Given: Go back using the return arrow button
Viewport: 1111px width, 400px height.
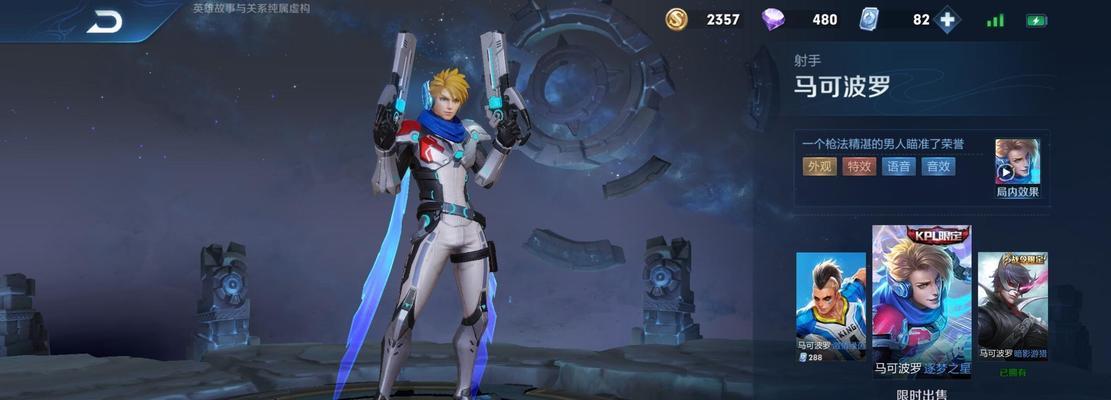Looking at the screenshot, I should pyautogui.click(x=104, y=21).
